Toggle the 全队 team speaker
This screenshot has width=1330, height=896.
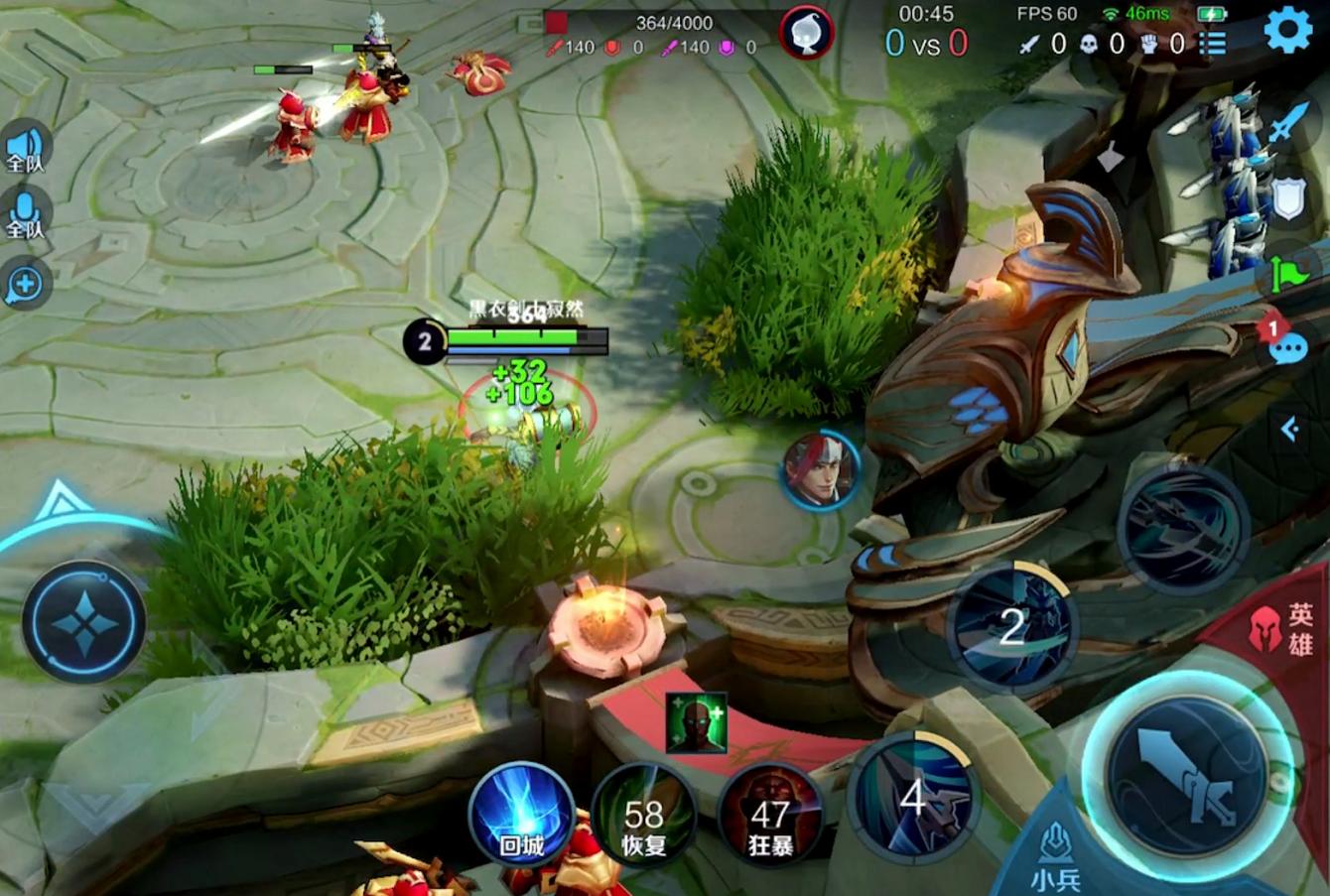point(25,149)
